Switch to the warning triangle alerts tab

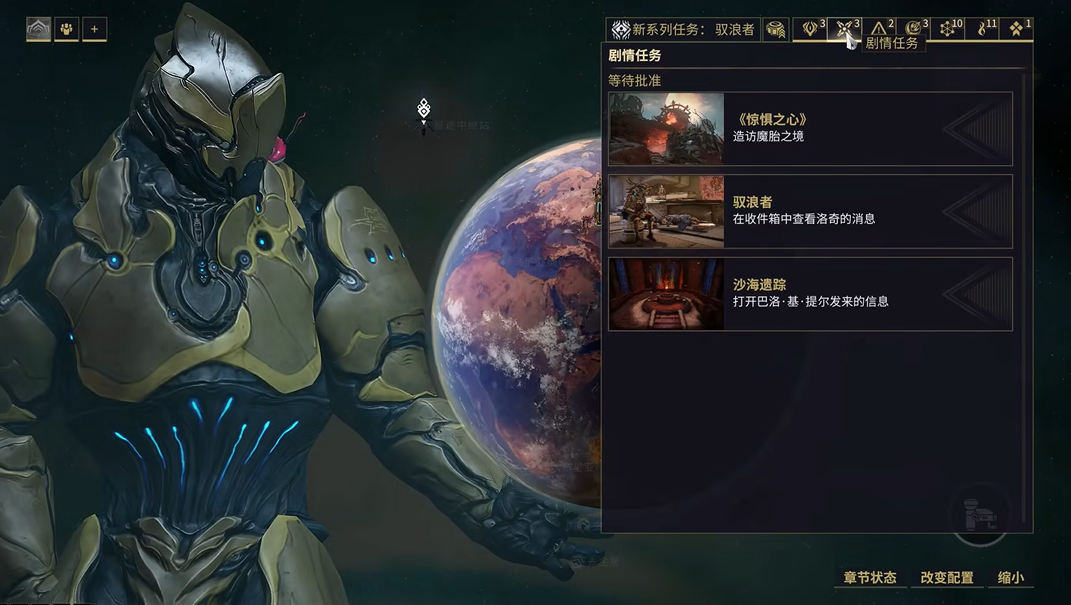[x=880, y=29]
